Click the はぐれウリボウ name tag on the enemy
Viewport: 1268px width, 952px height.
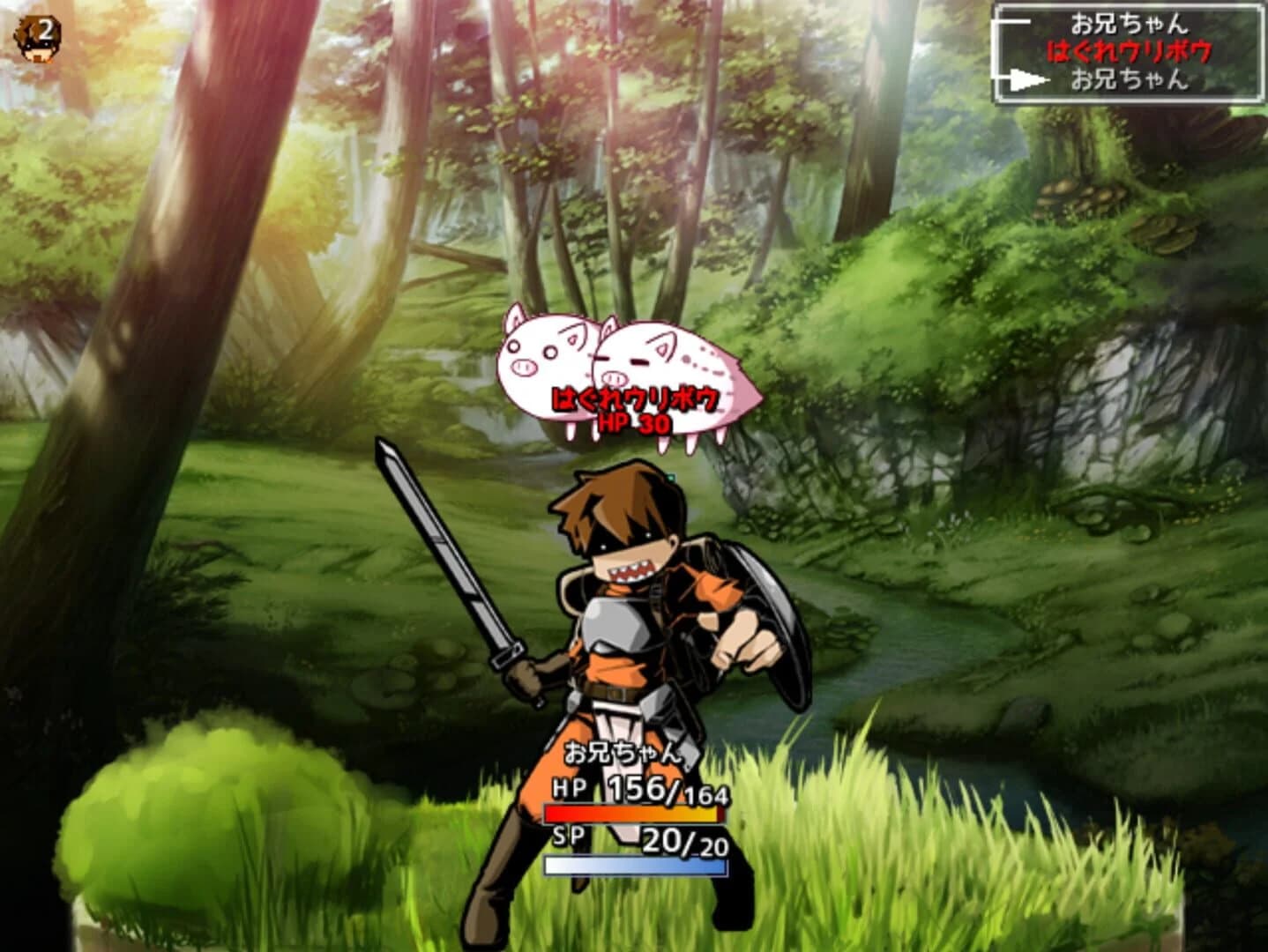pos(635,398)
